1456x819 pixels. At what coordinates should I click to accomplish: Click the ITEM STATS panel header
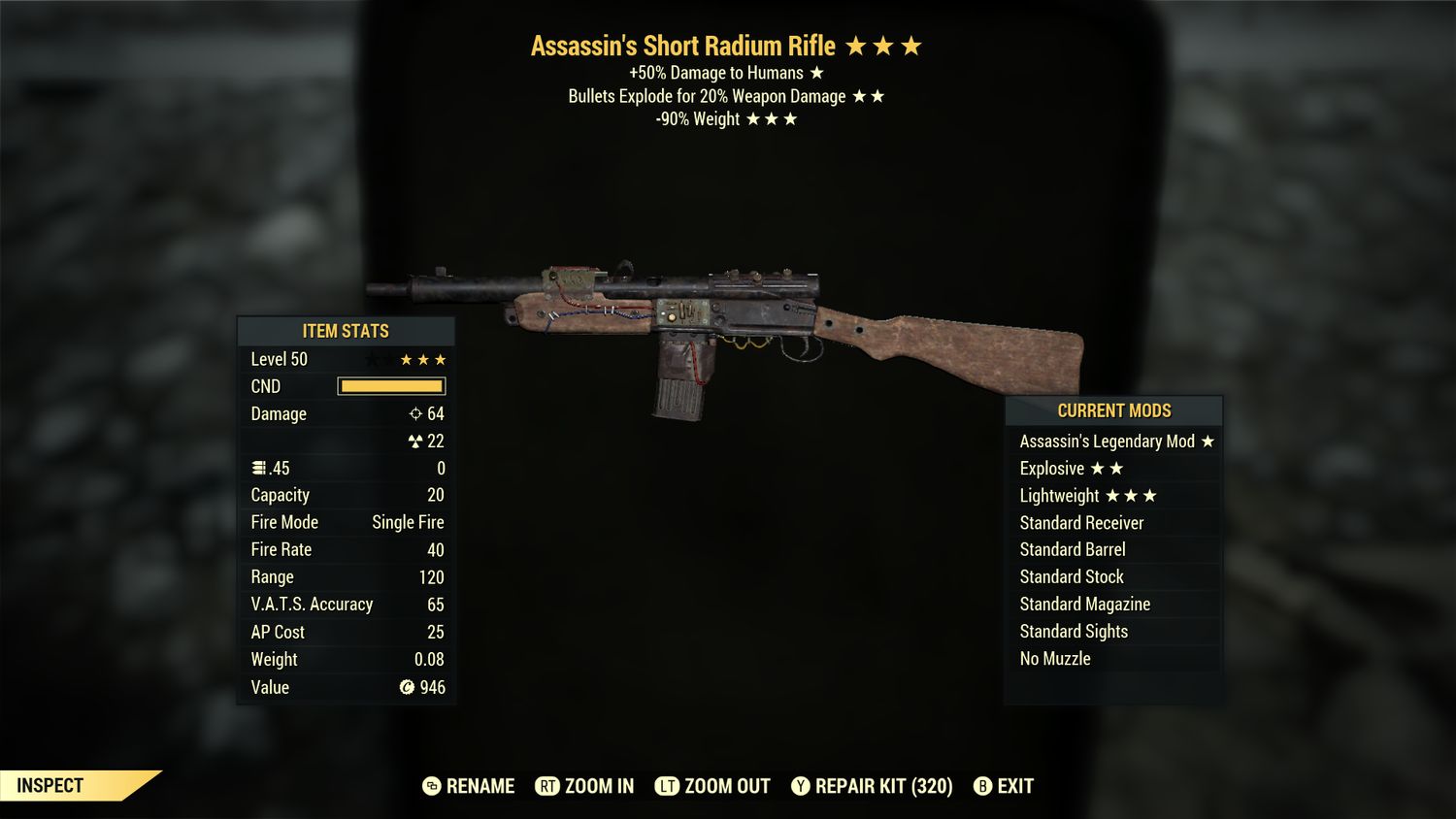click(x=346, y=331)
